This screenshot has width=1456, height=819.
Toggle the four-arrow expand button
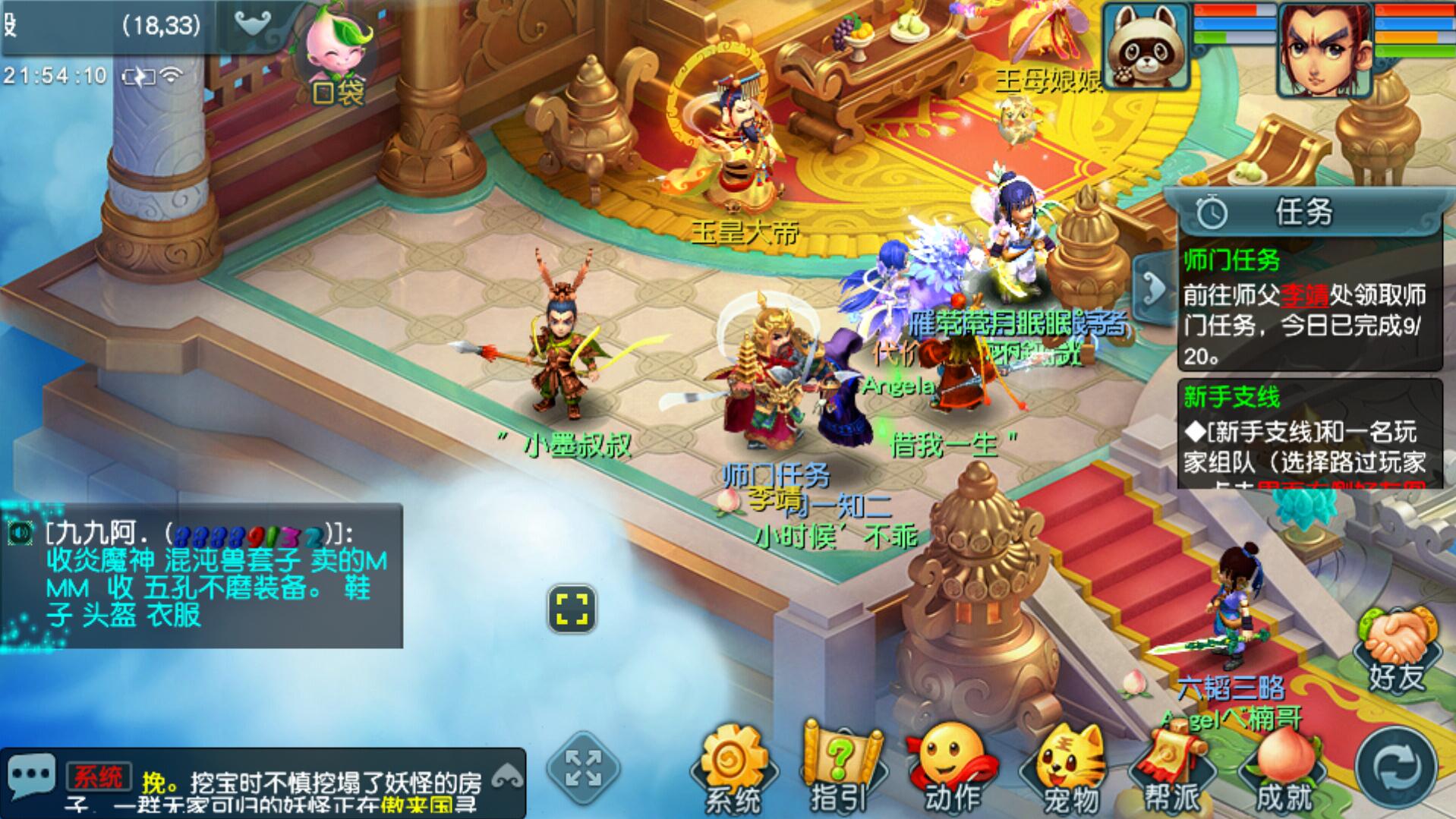583,768
